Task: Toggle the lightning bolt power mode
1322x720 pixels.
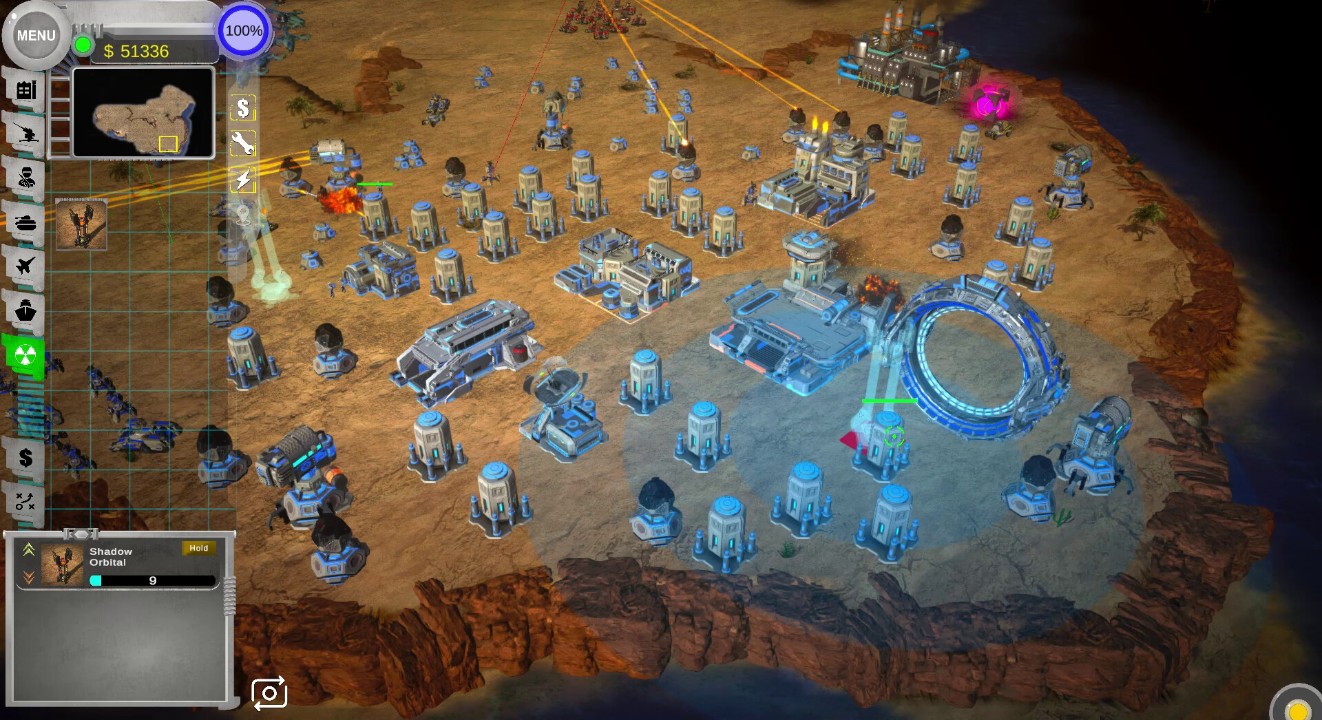Action: pyautogui.click(x=243, y=180)
